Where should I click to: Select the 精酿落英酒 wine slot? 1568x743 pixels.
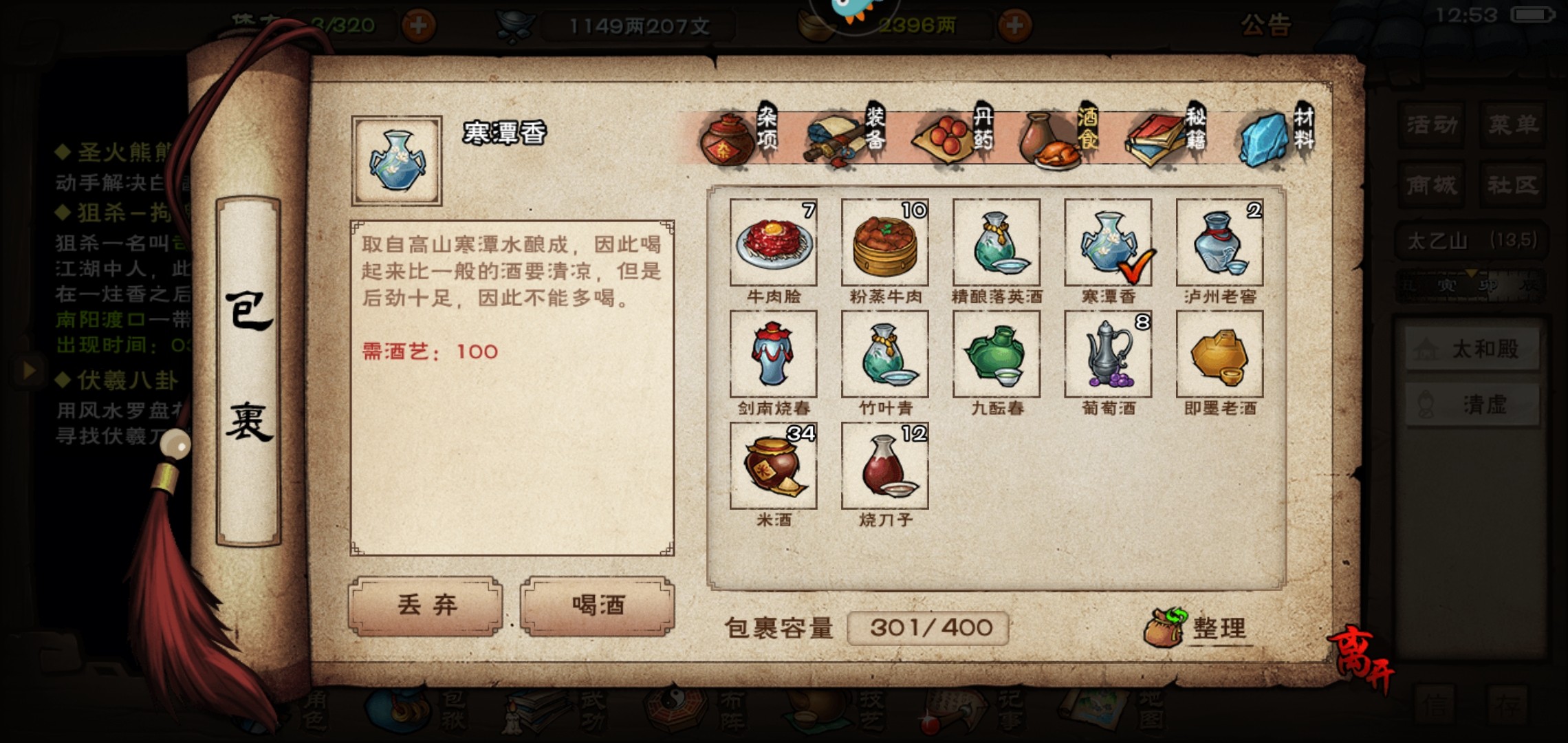[997, 243]
